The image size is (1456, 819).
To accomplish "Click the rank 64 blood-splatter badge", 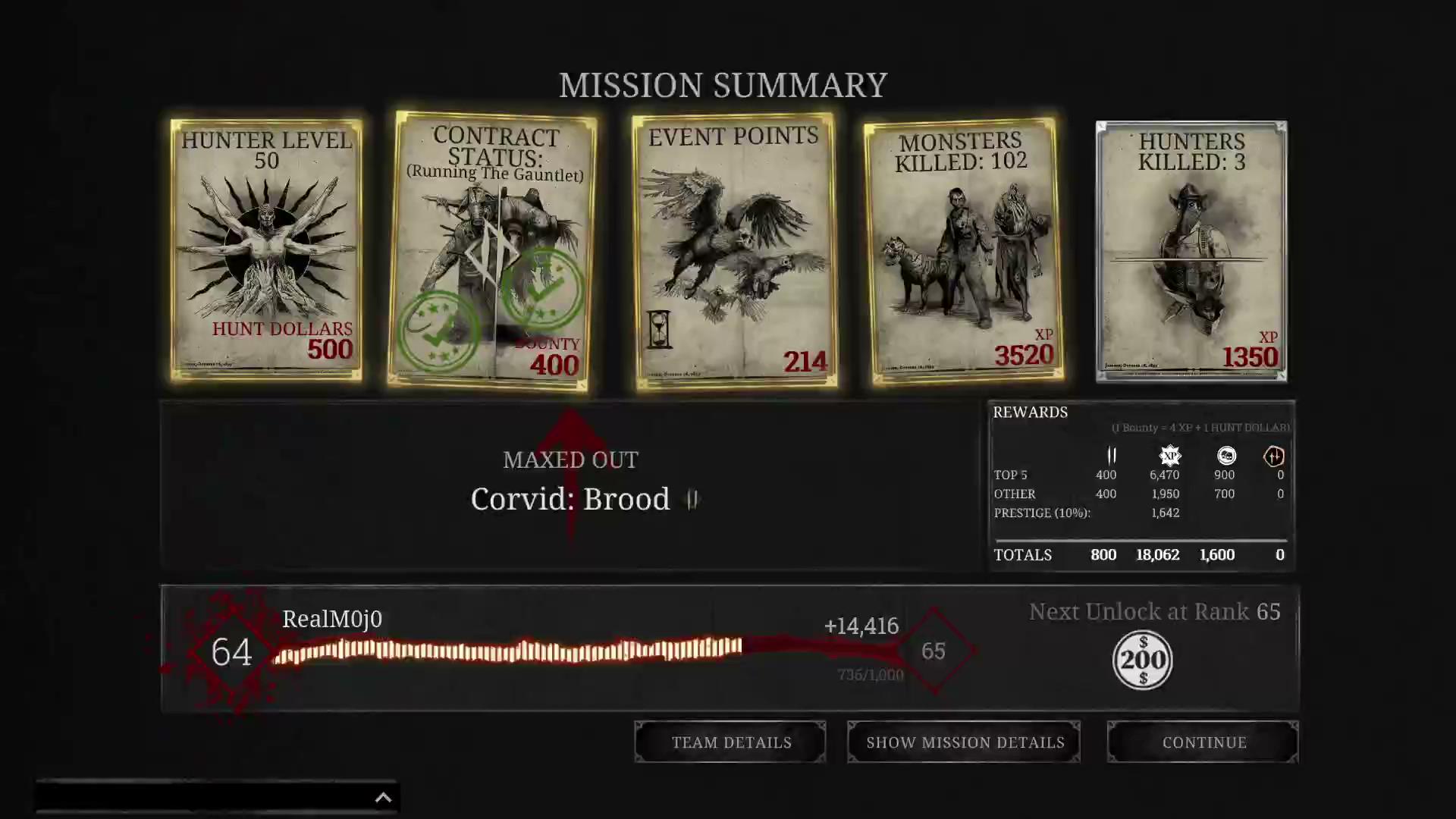I will (230, 652).
